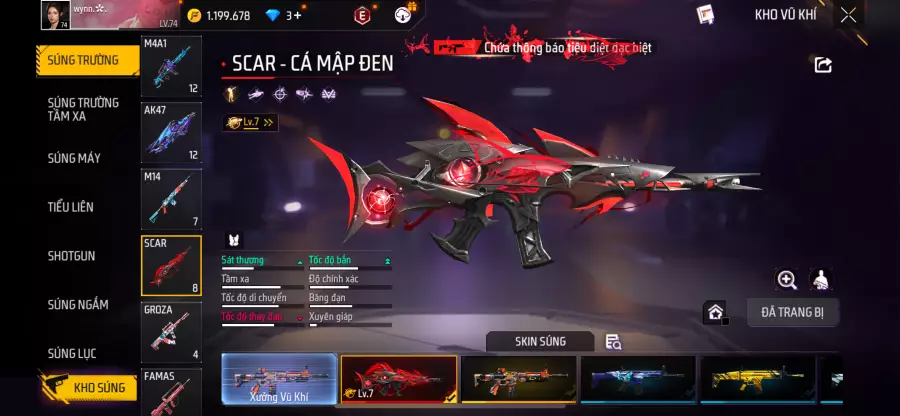Choose the M14 weapon tile
Screen dimensions: 900x416
point(171,199)
